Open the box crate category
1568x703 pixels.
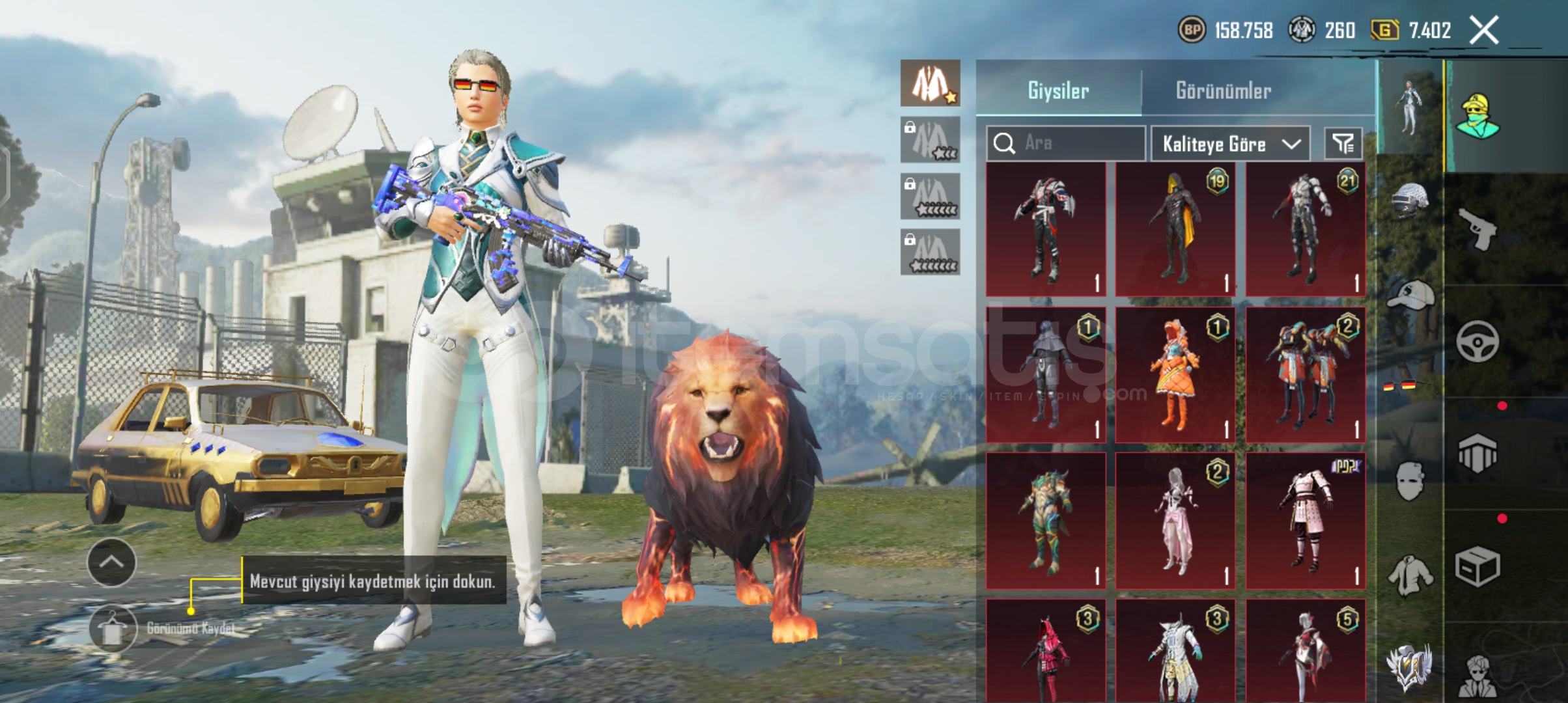[x=1477, y=566]
